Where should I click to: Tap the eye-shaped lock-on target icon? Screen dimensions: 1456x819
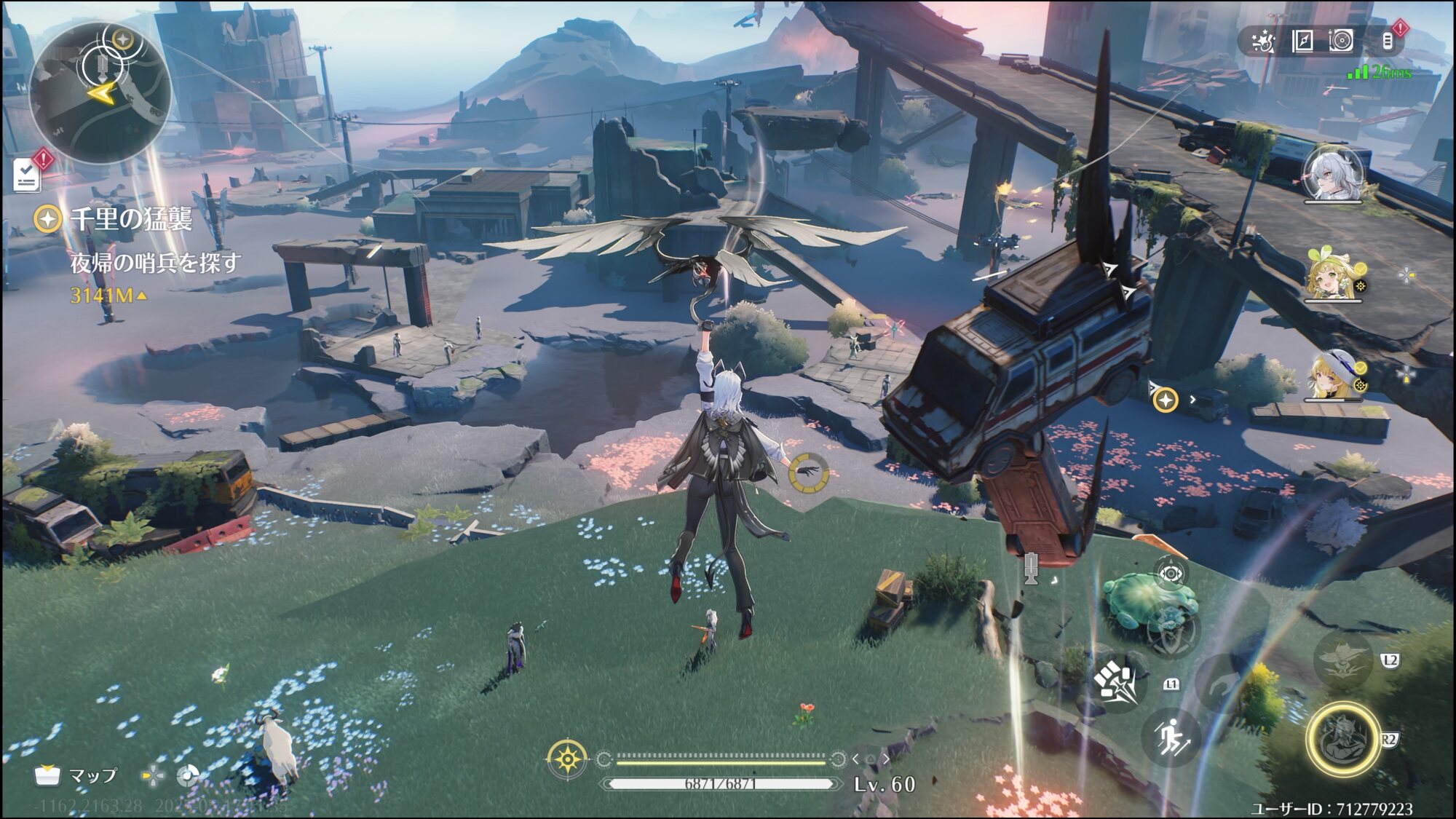(1171, 574)
